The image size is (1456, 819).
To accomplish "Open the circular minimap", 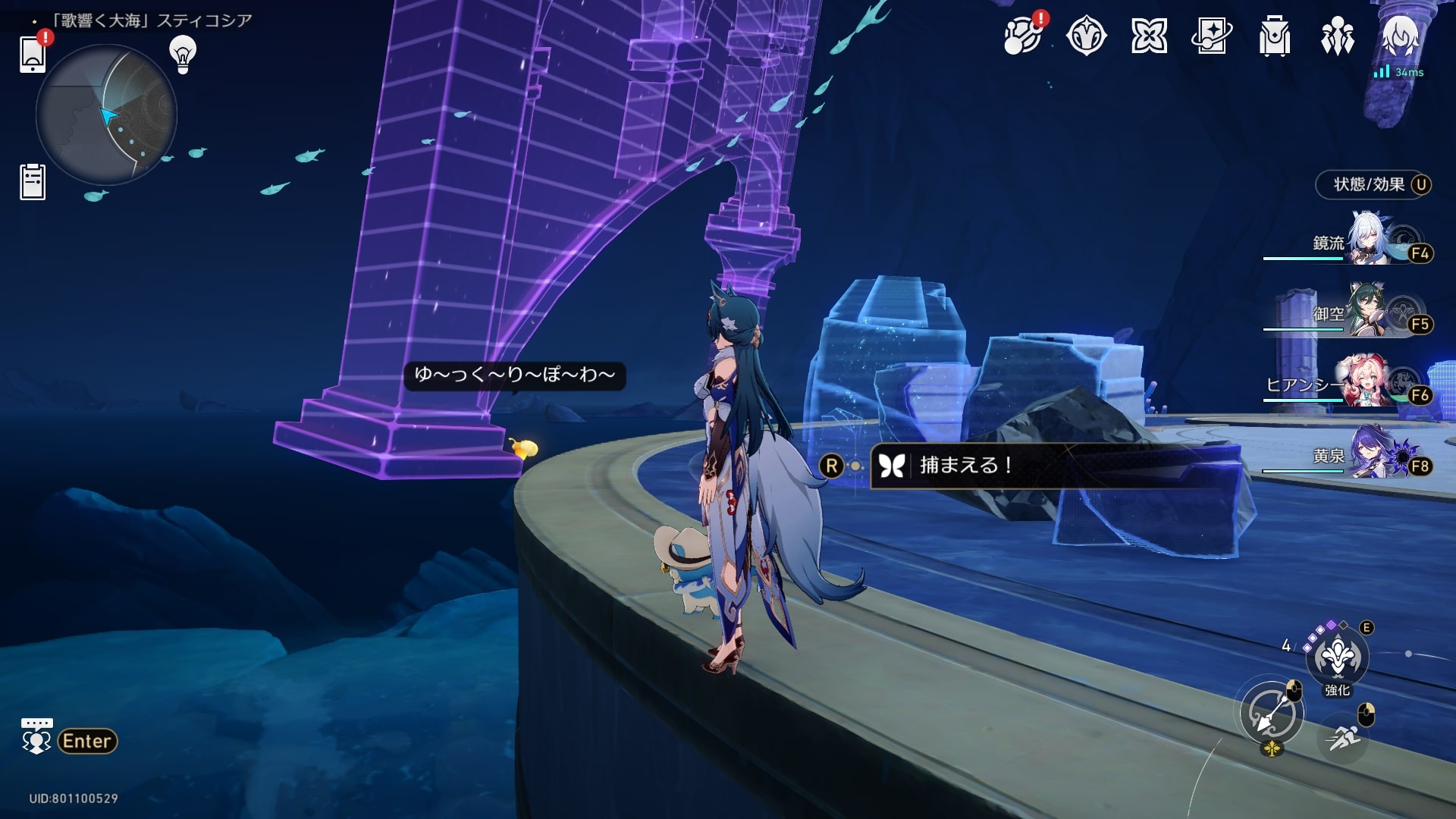I will tap(106, 115).
